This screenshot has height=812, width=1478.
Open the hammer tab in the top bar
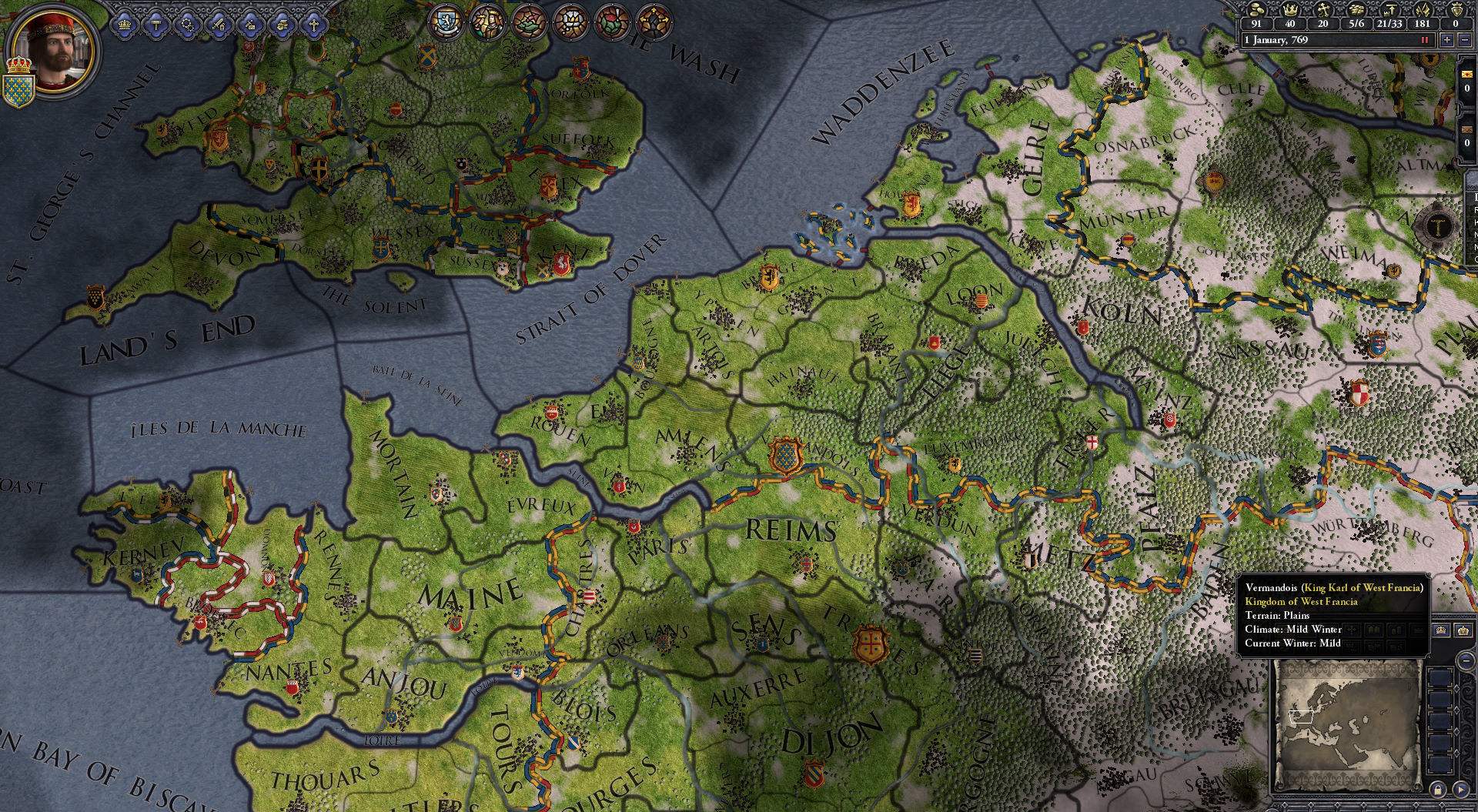pyautogui.click(x=156, y=25)
